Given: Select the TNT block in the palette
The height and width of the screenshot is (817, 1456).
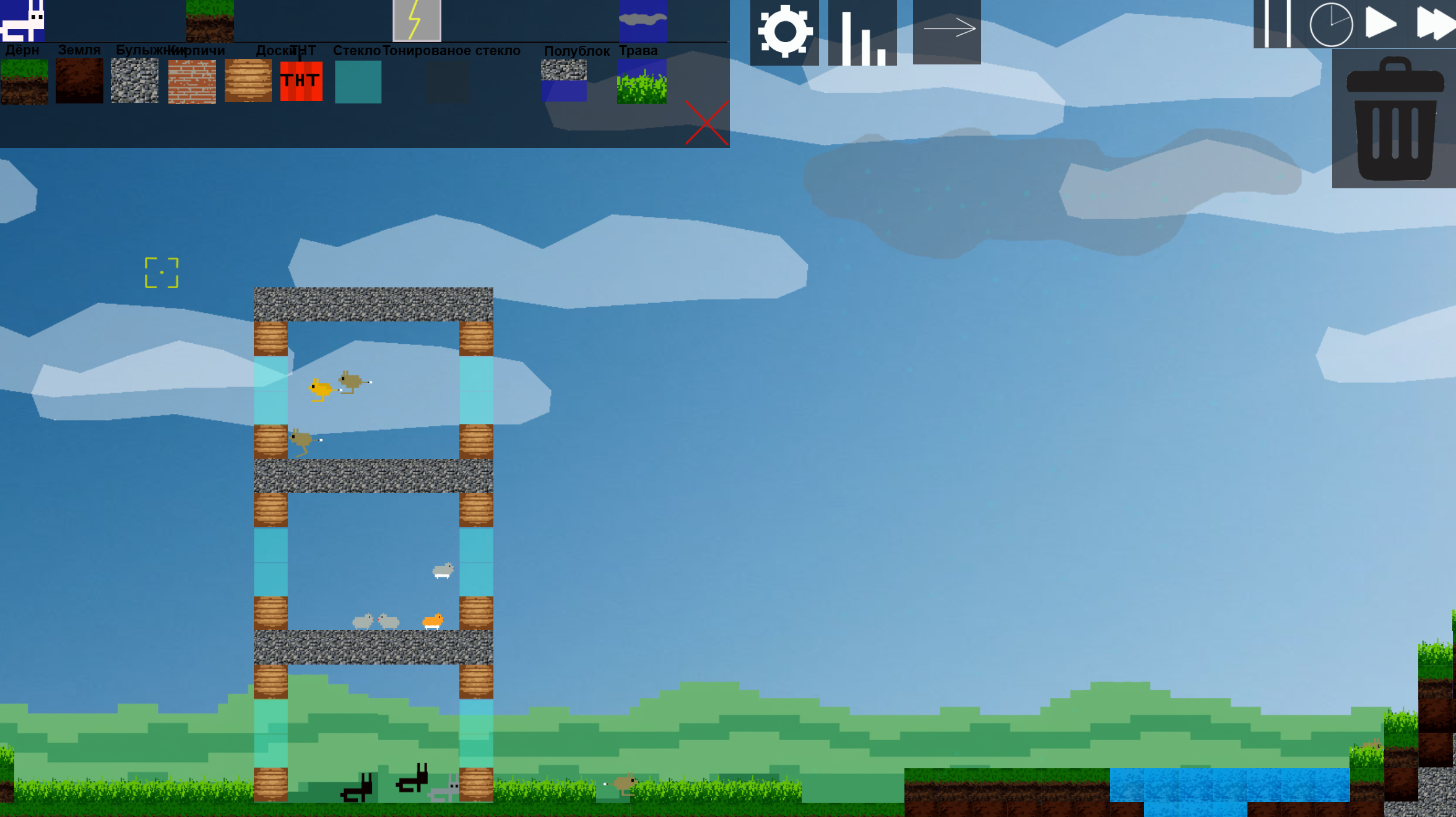Looking at the screenshot, I should coord(301,81).
